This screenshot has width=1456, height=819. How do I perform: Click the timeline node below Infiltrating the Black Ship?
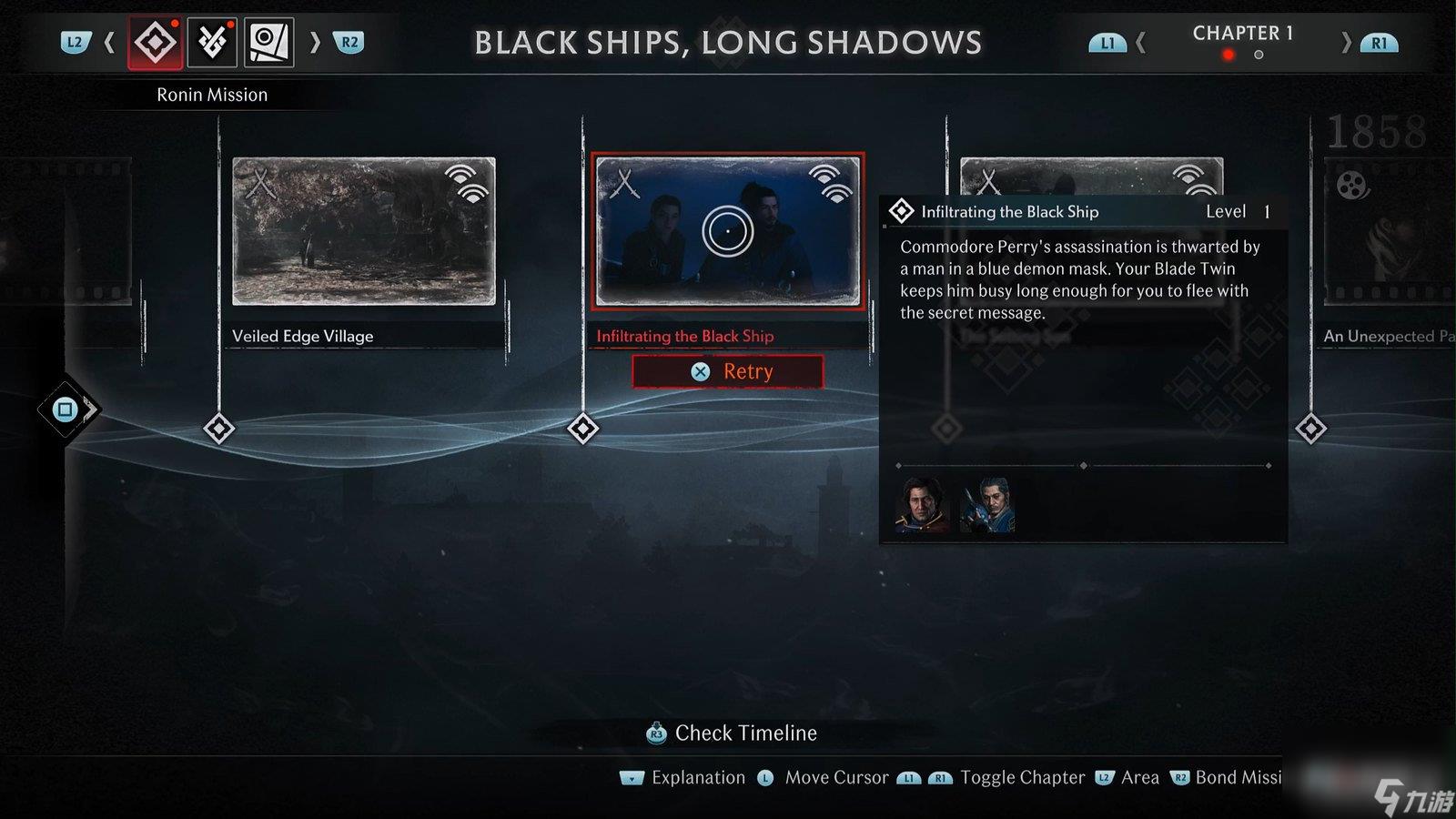(582, 429)
